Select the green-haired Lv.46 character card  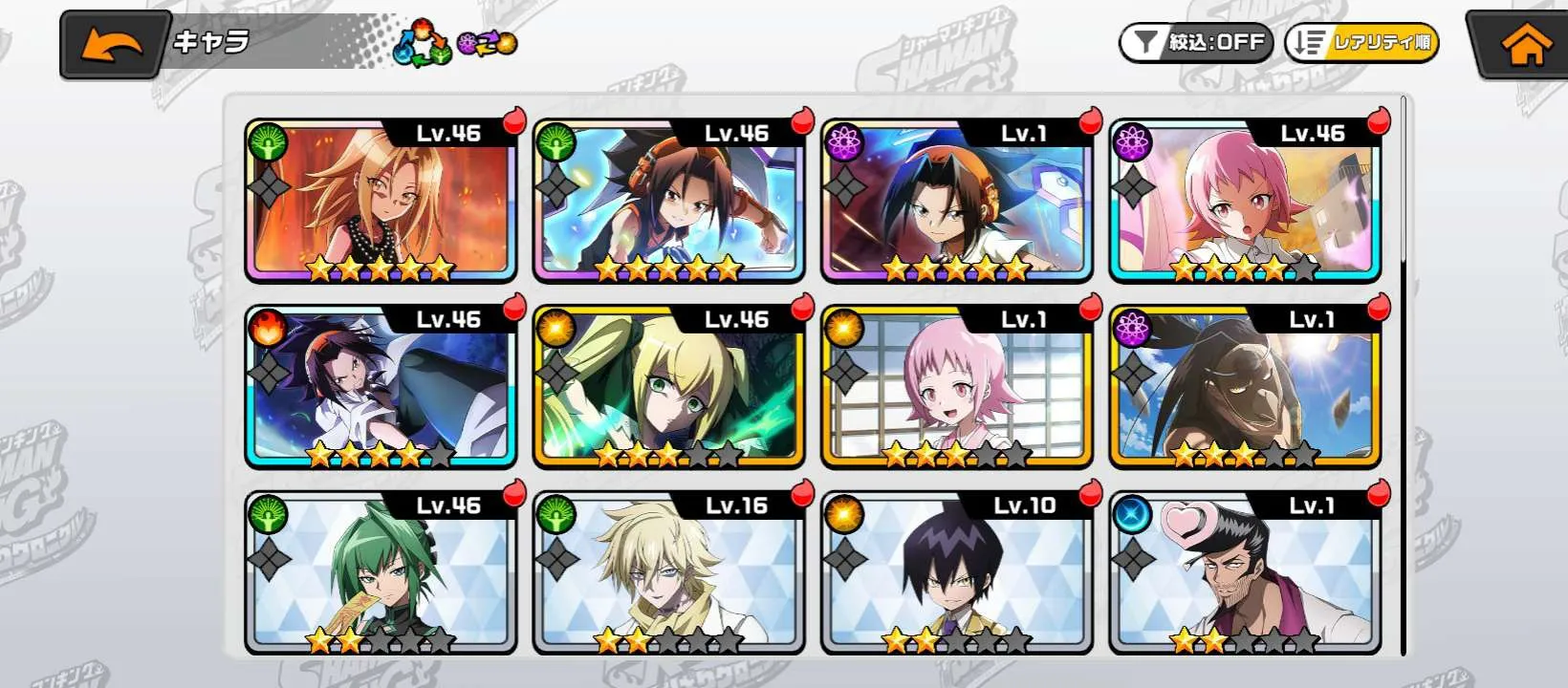pos(381,573)
